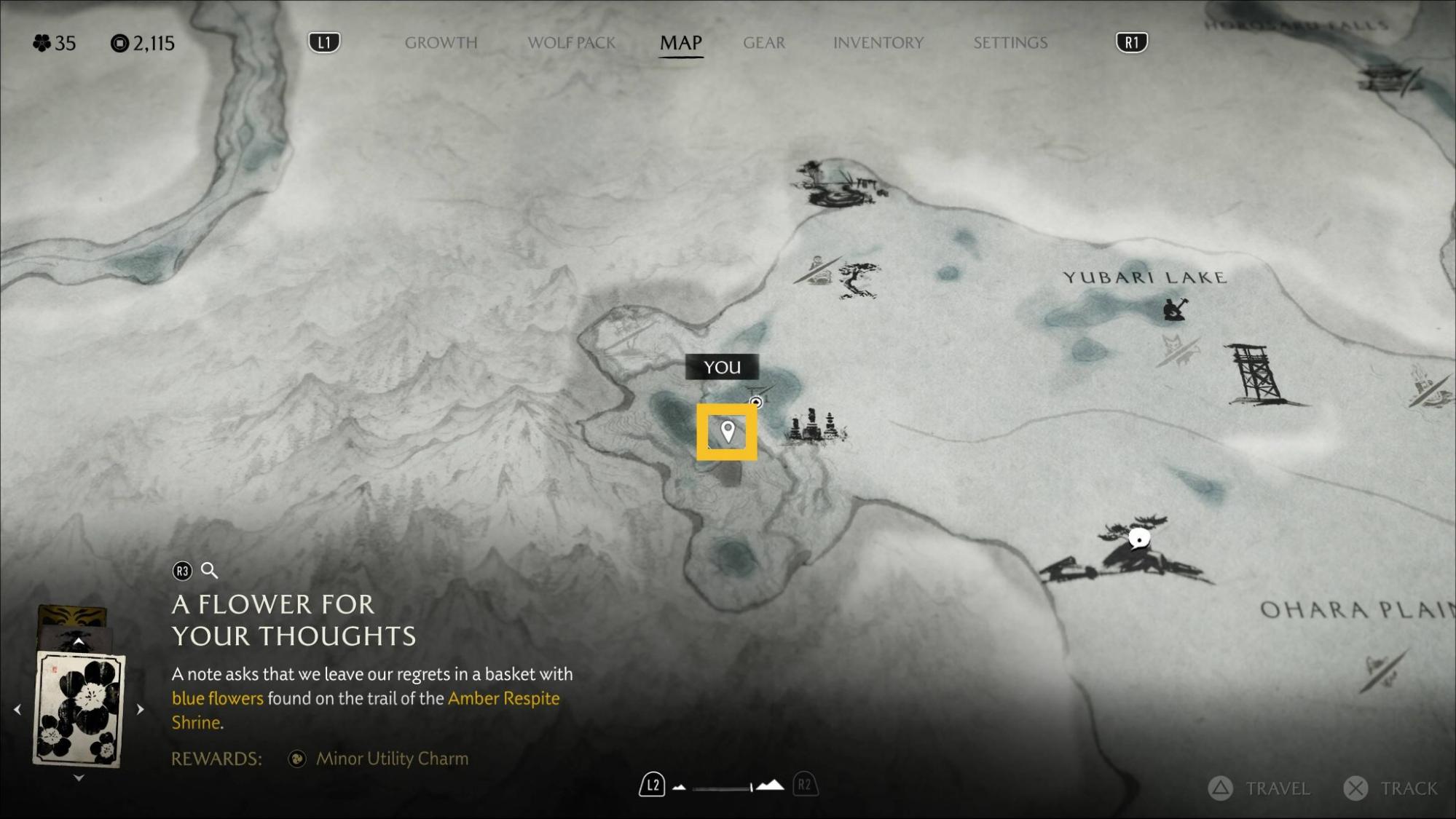The height and width of the screenshot is (819, 1456).
Task: Select the highlighted location pin on map
Action: 727,432
